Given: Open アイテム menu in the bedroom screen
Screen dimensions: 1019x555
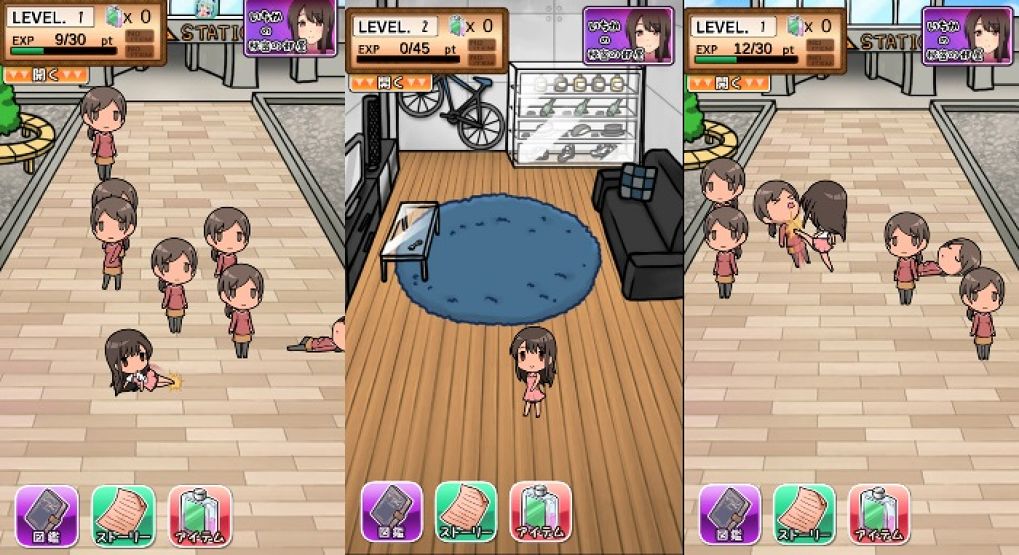Looking at the screenshot, I should (540, 511).
